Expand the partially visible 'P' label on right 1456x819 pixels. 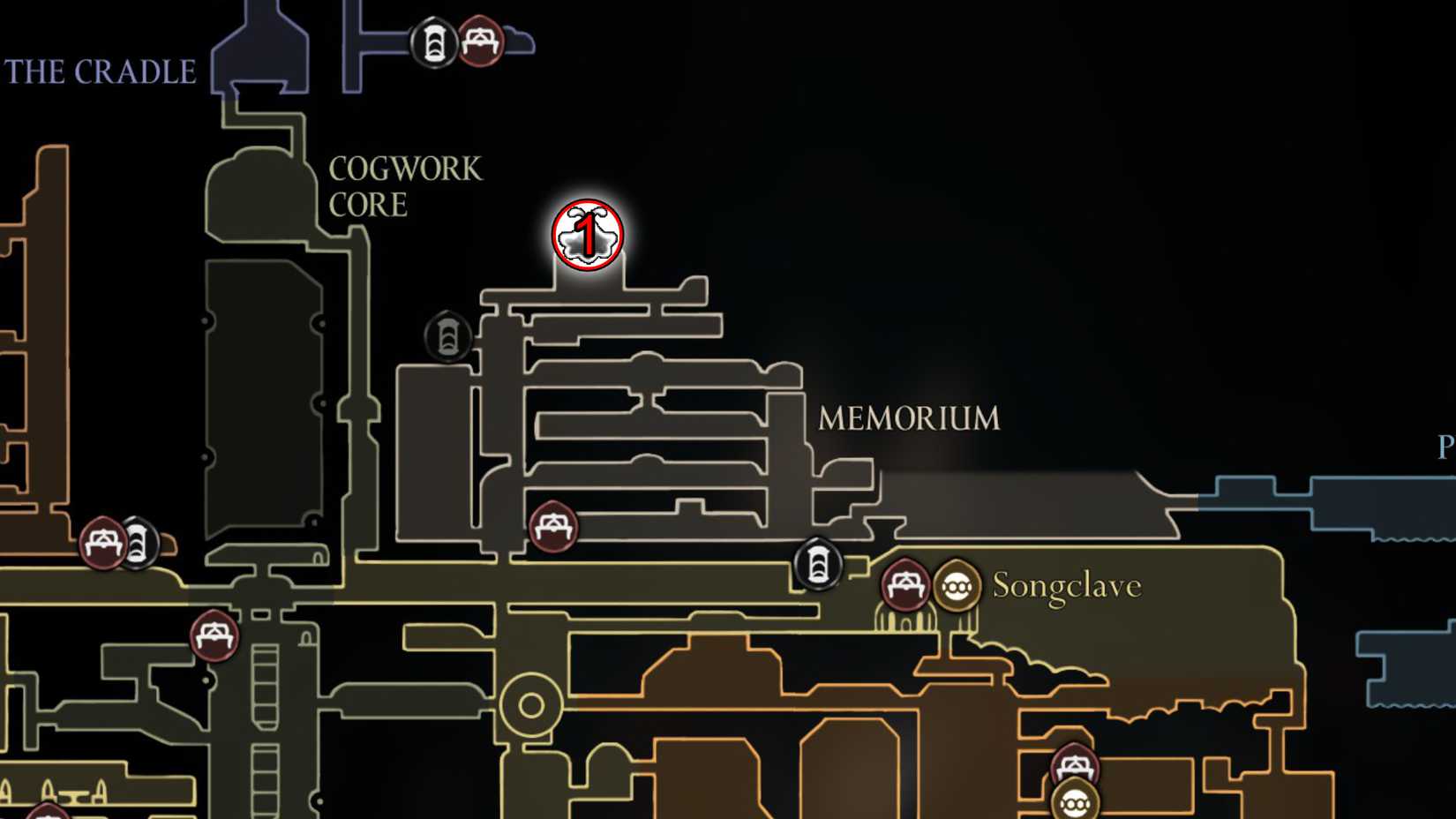[1445, 446]
